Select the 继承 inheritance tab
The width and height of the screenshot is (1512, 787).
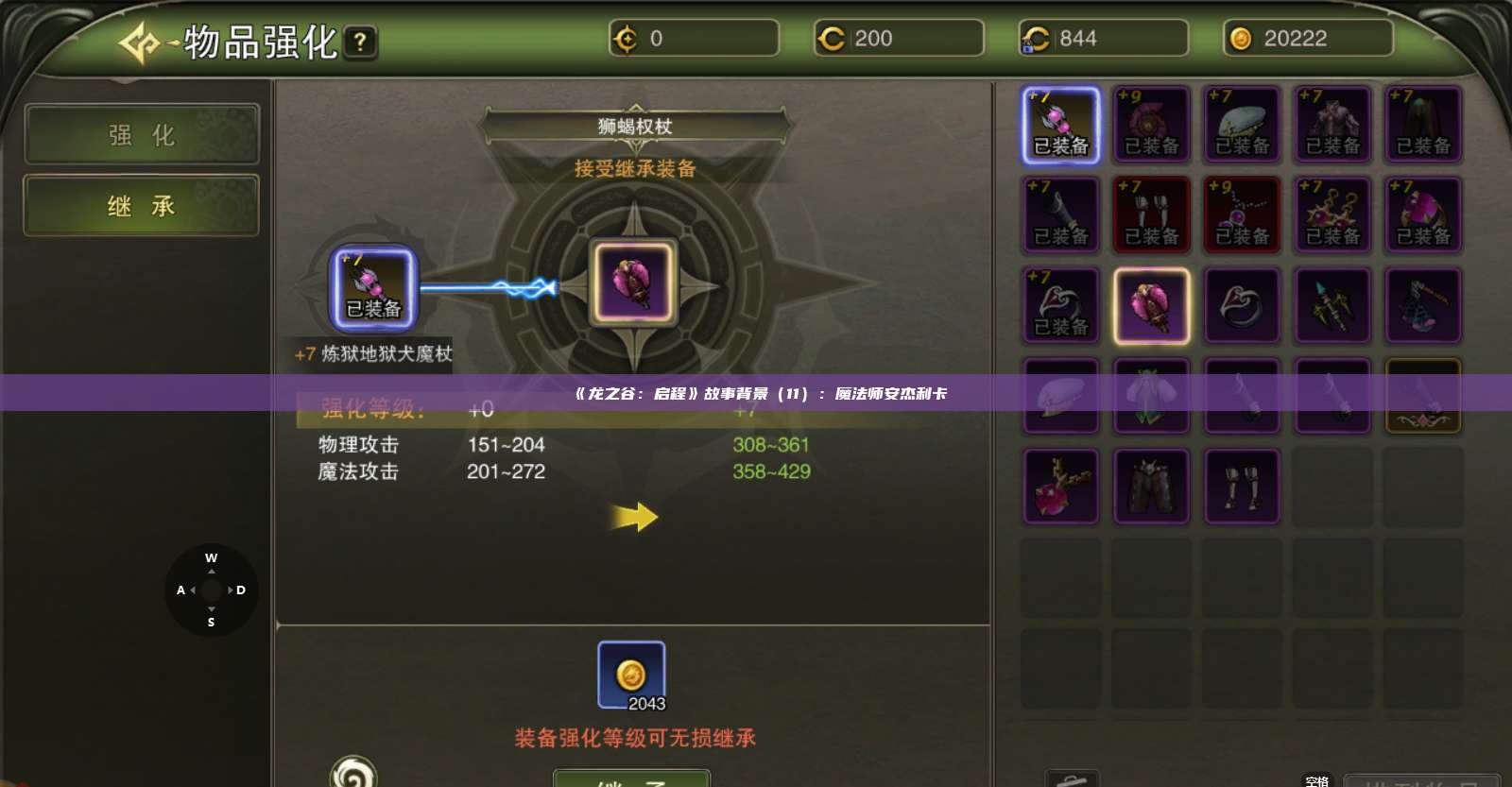pyautogui.click(x=140, y=205)
